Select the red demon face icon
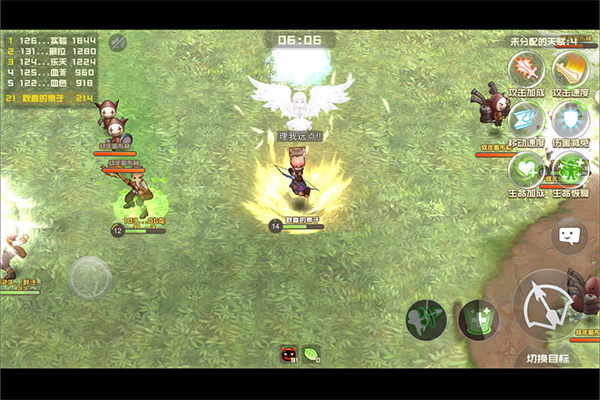 tap(288, 353)
